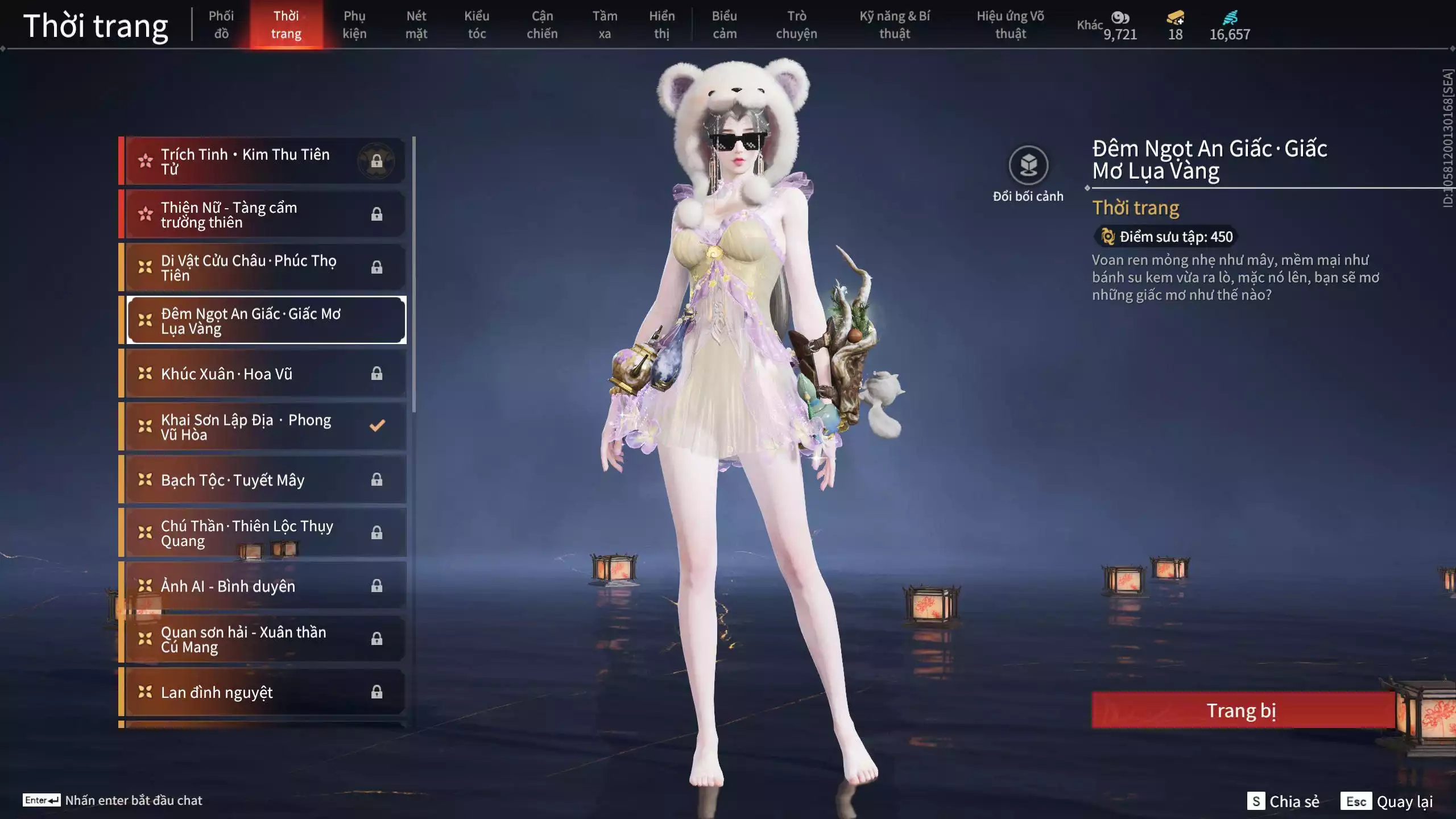Click the Chia sẻ share button
The width and height of the screenshot is (1456, 819).
pyautogui.click(x=1284, y=801)
